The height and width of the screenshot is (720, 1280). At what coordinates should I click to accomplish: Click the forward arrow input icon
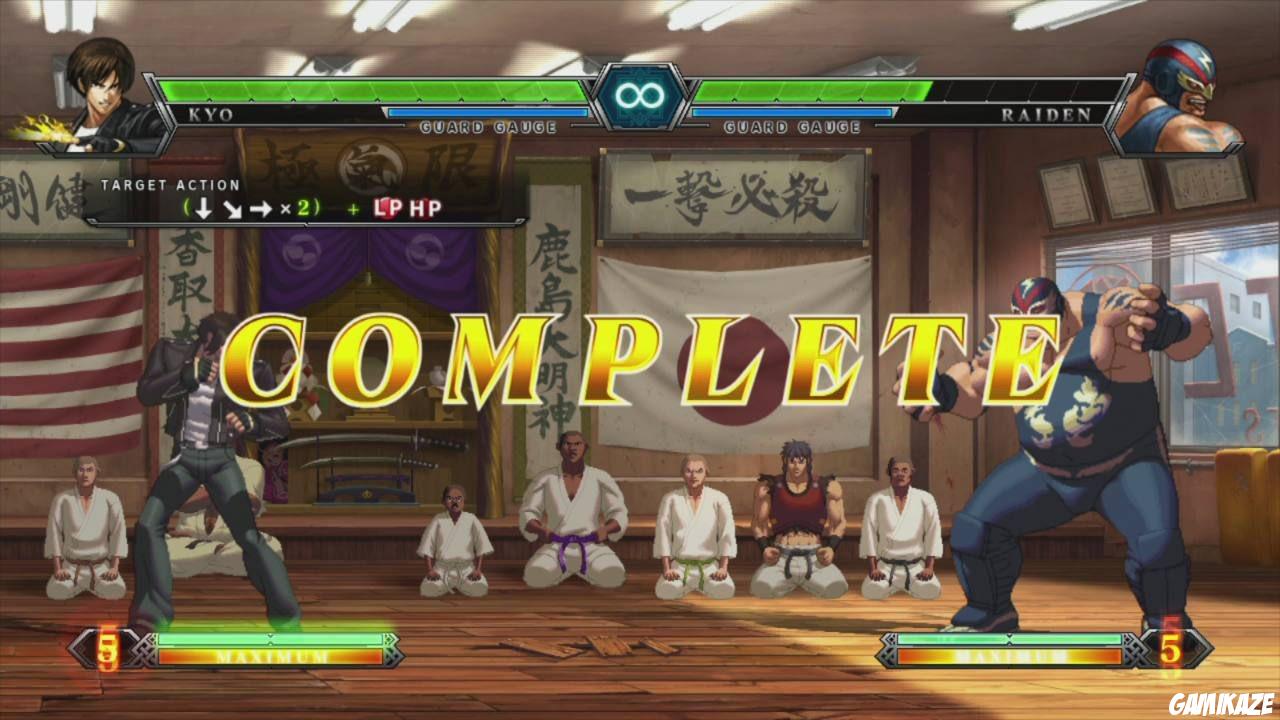coord(261,207)
